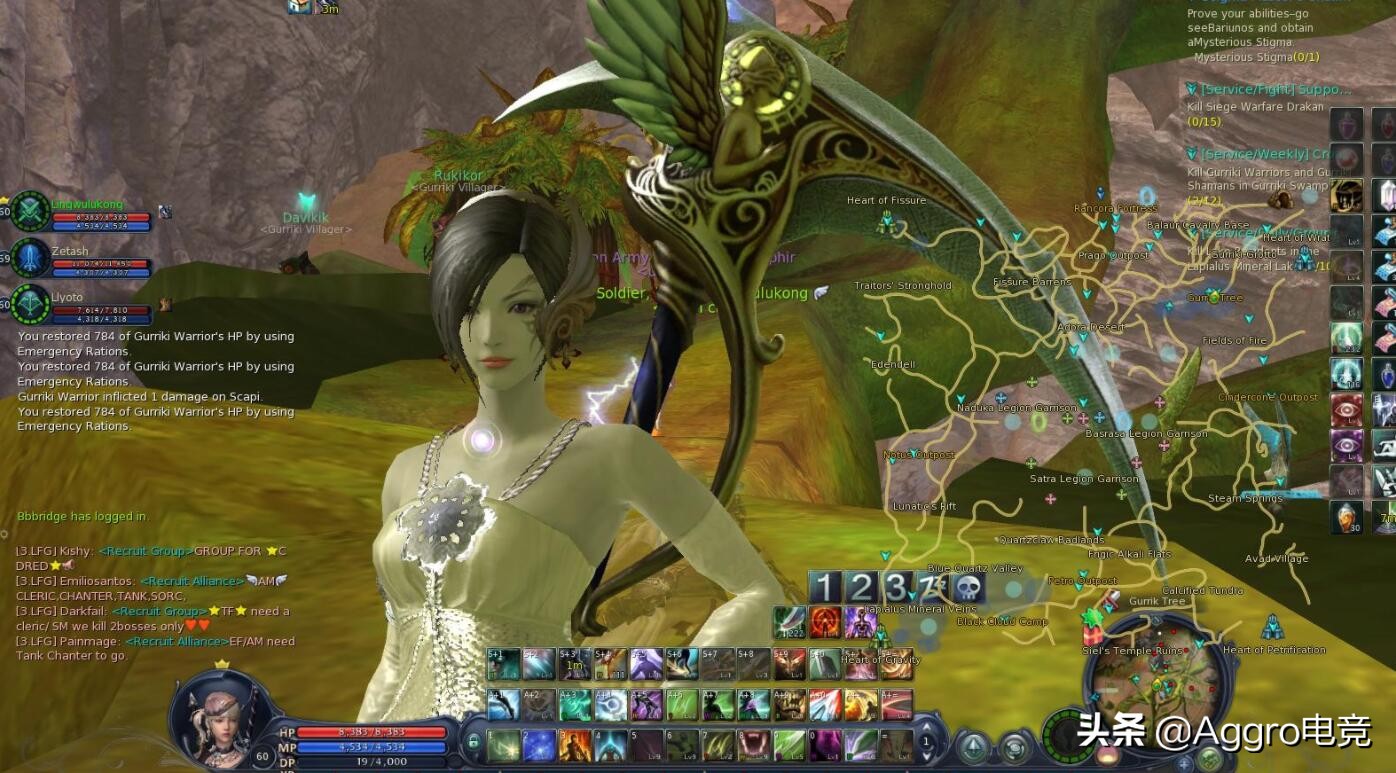
Task: Select the number 2 target marker
Action: (860, 588)
